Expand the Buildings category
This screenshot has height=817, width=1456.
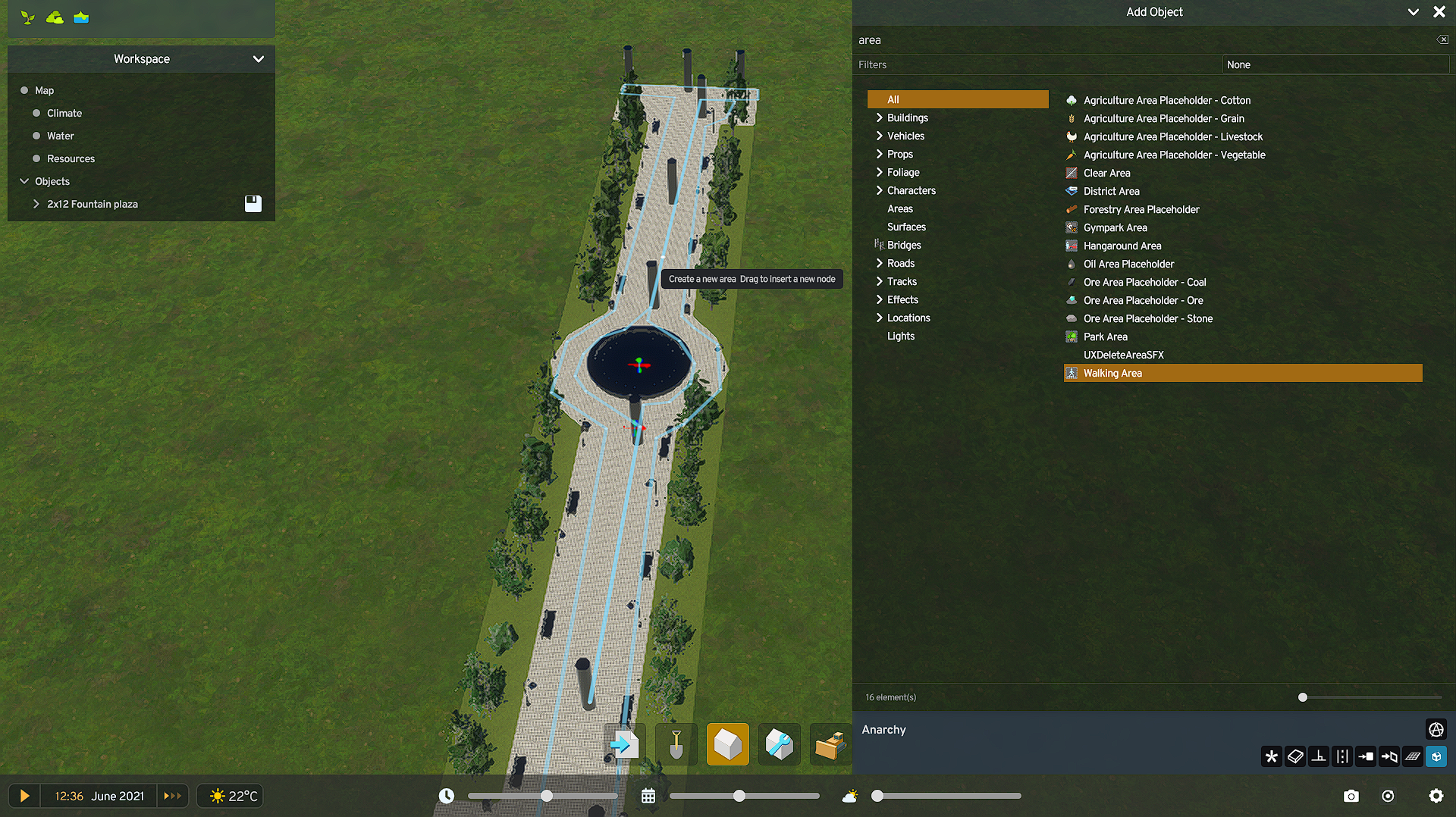click(907, 117)
